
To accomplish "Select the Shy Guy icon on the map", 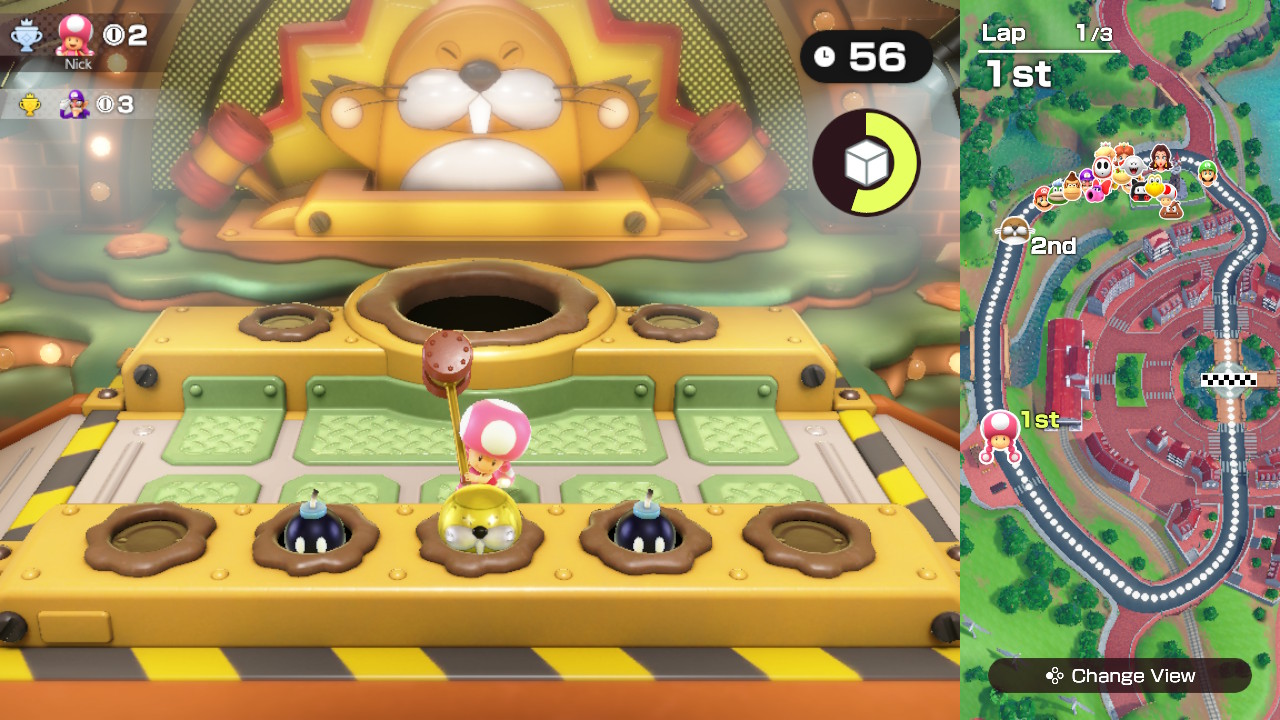I will 1102,165.
